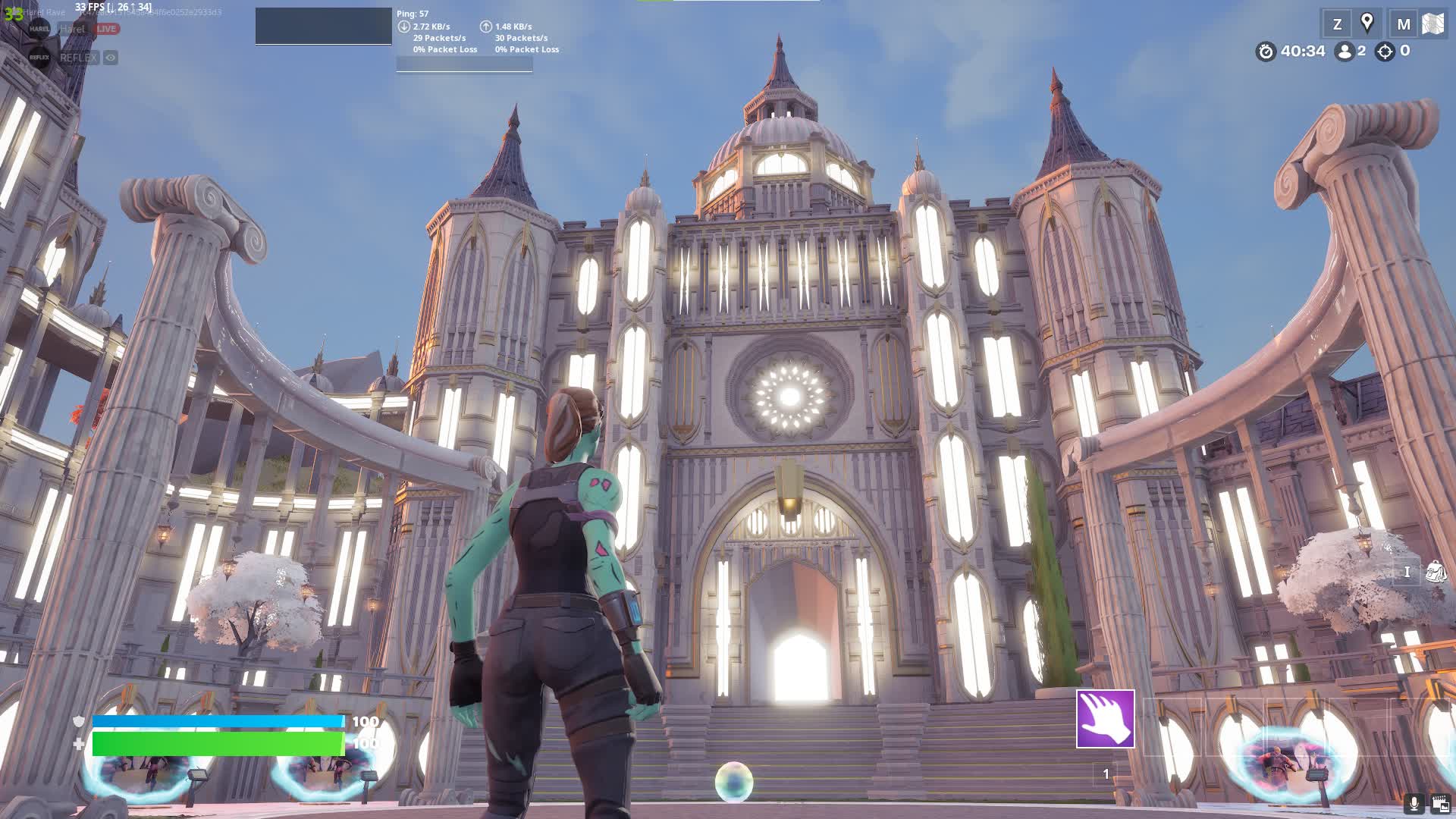The height and width of the screenshot is (819, 1456).
Task: Click the clip capture film icon
Action: point(1439,802)
